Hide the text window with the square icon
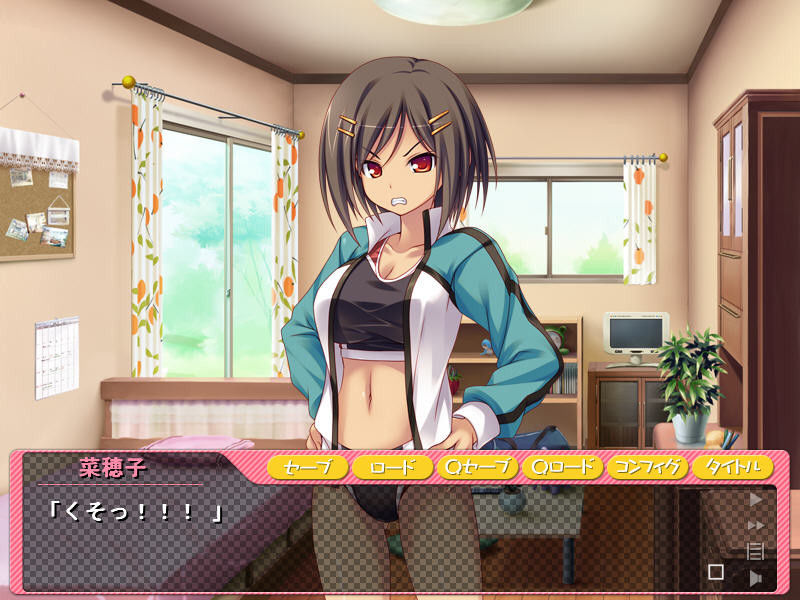Viewport: 800px width, 600px height. tap(716, 572)
